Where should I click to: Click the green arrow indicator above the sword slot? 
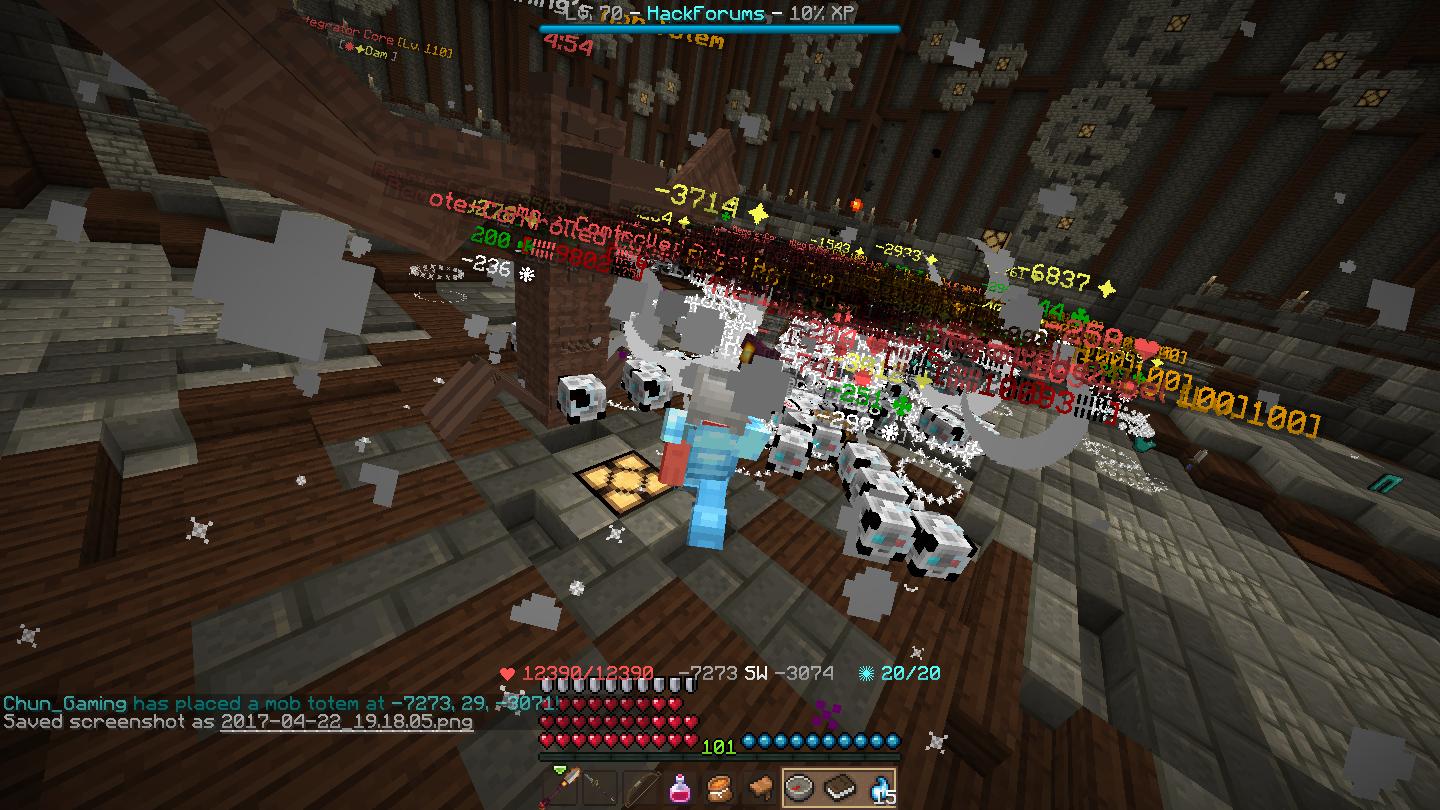tap(559, 769)
